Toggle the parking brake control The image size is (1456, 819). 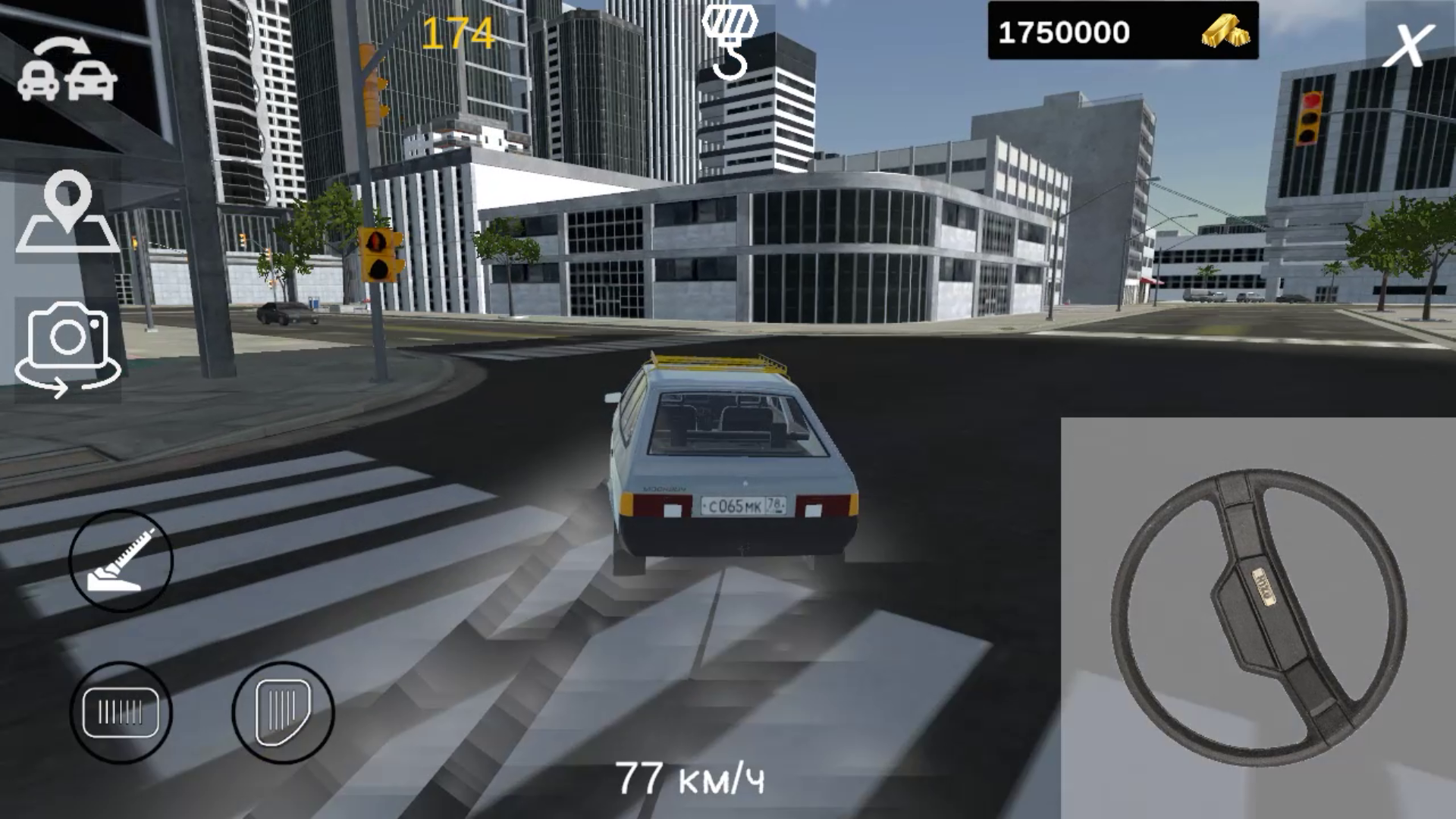click(x=121, y=709)
